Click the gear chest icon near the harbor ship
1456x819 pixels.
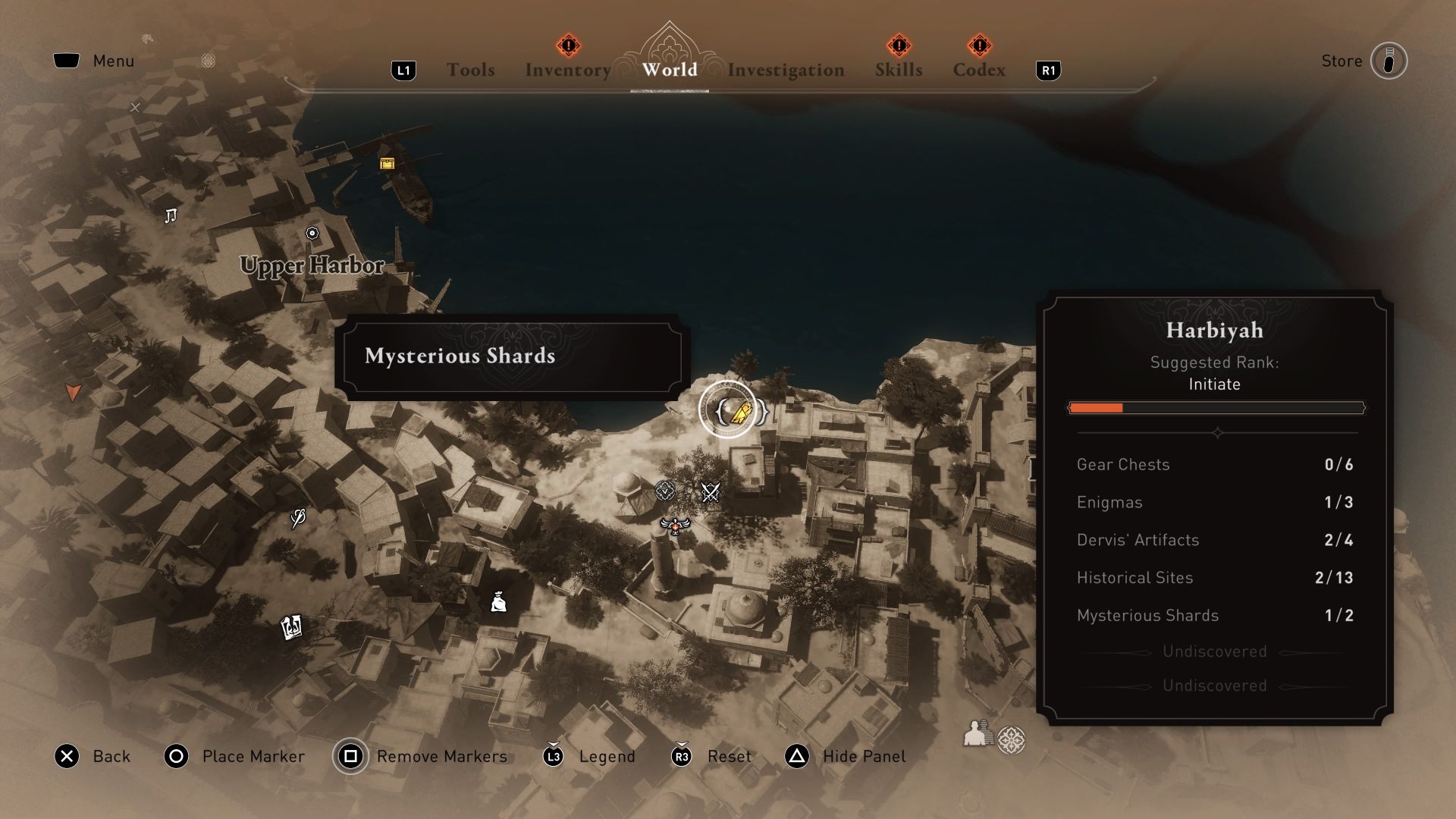(x=387, y=162)
